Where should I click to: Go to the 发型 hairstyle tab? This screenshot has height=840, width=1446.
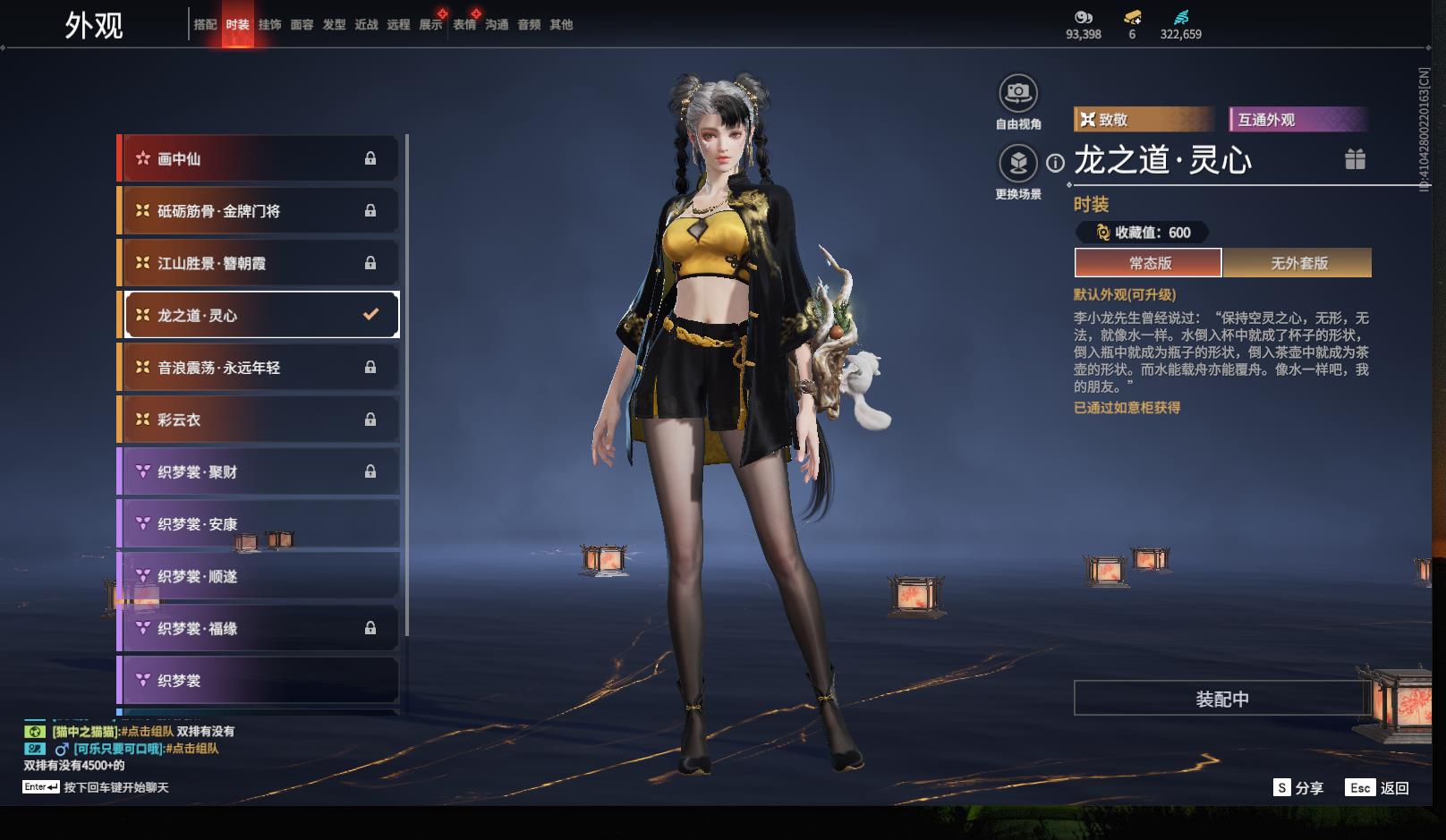pos(334,25)
